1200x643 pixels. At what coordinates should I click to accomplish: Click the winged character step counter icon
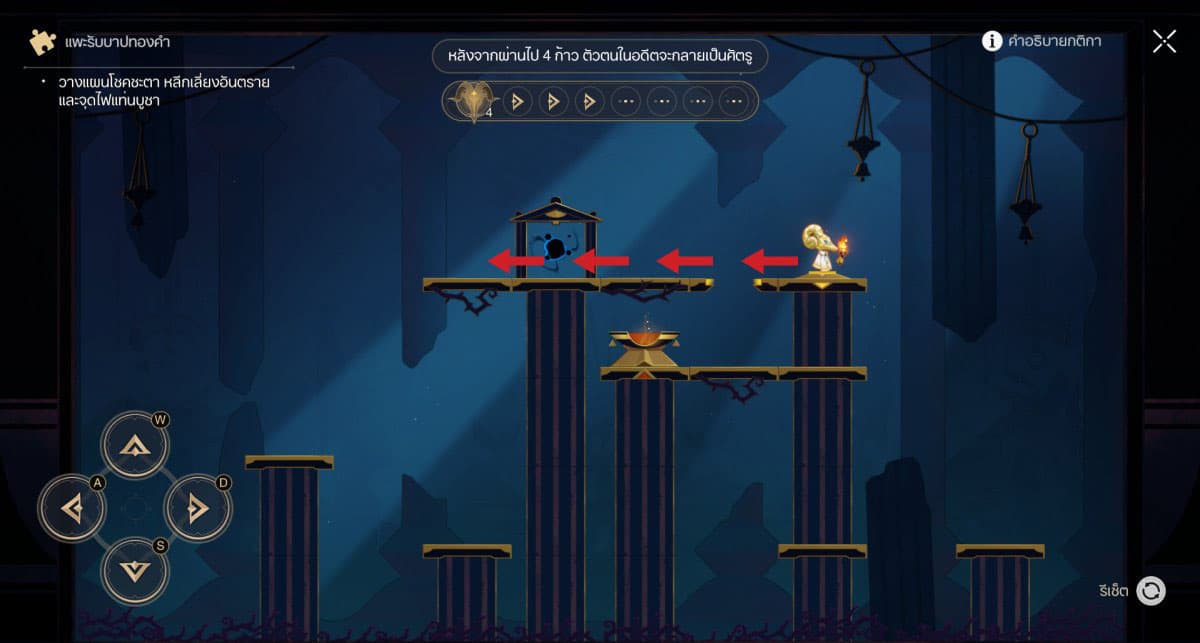coord(468,101)
